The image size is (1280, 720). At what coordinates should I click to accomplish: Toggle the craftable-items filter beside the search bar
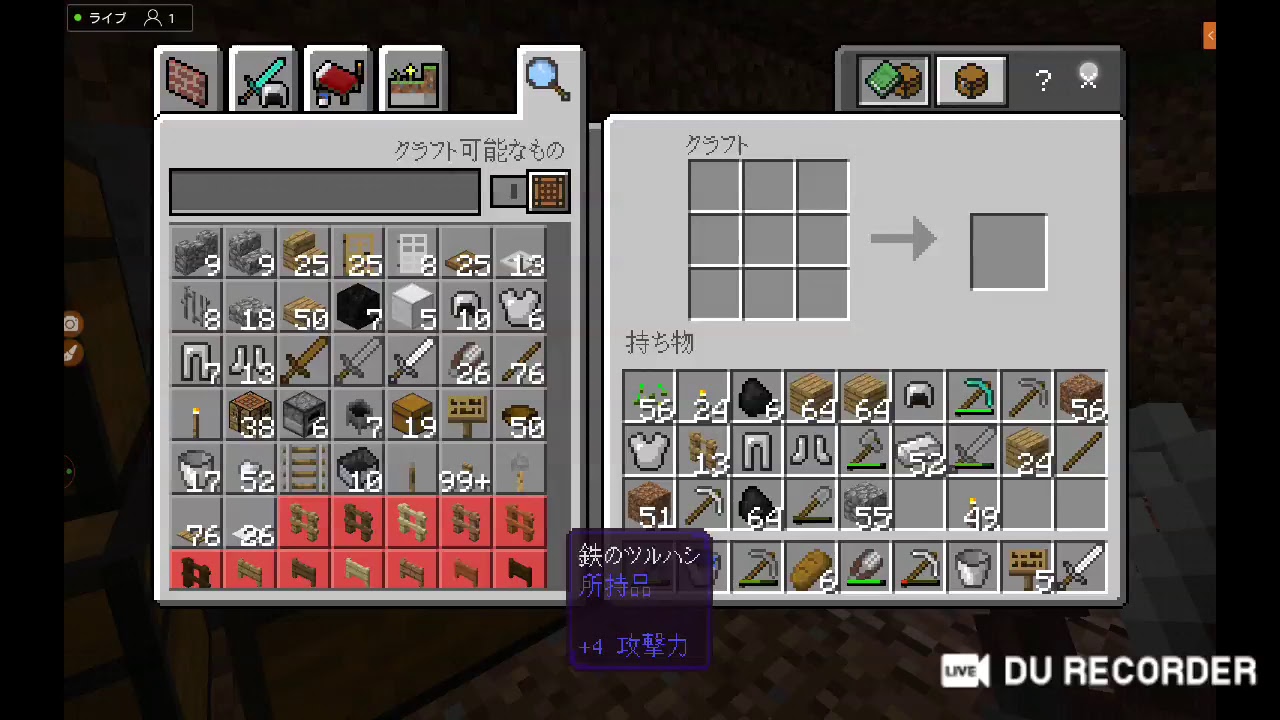[510, 191]
